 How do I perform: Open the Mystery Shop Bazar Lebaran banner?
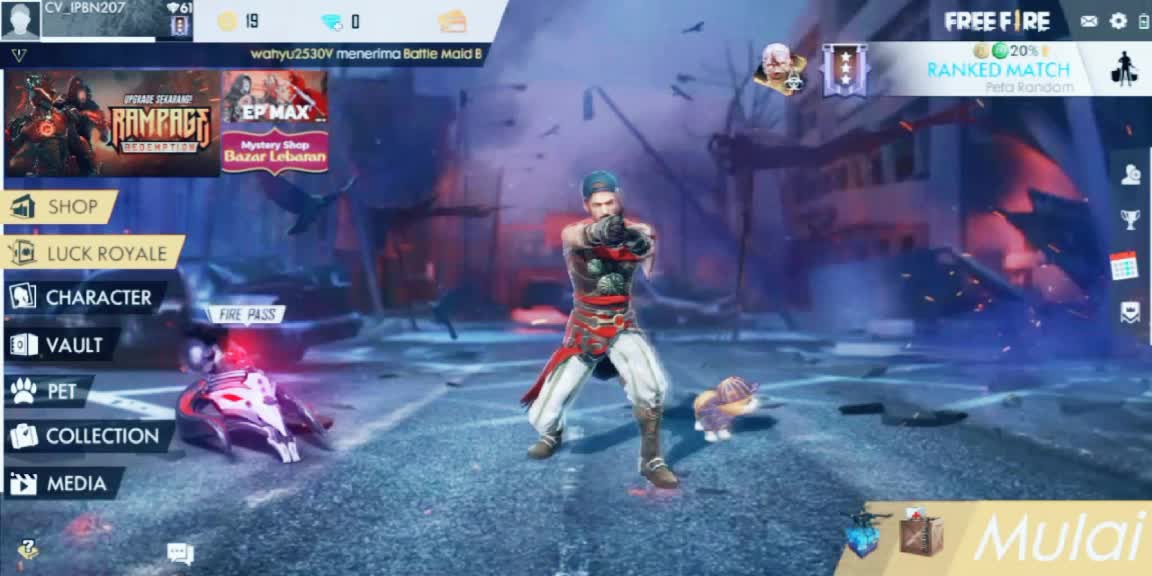click(275, 151)
